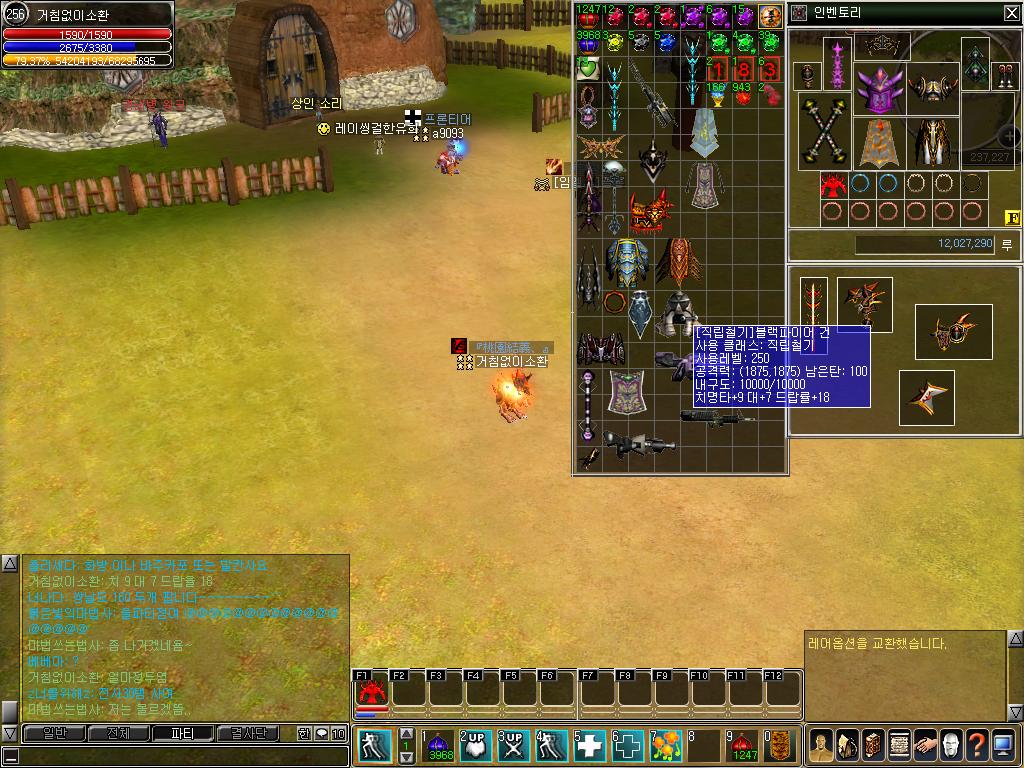Image resolution: width=1024 pixels, height=768 pixels.
Task: Use the white cross heal skill in slot 5
Action: point(590,745)
